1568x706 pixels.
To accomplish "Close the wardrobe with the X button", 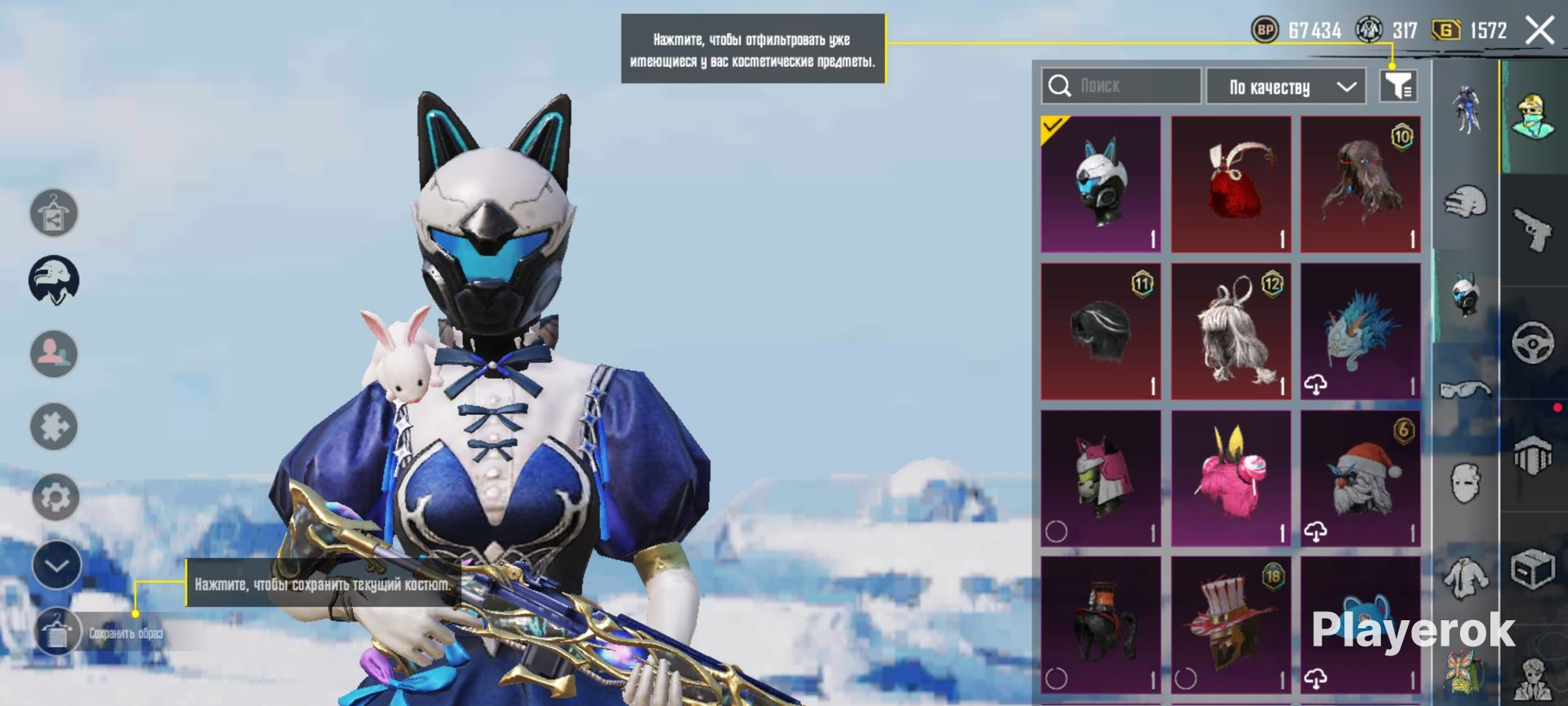I will pyautogui.click(x=1539, y=31).
